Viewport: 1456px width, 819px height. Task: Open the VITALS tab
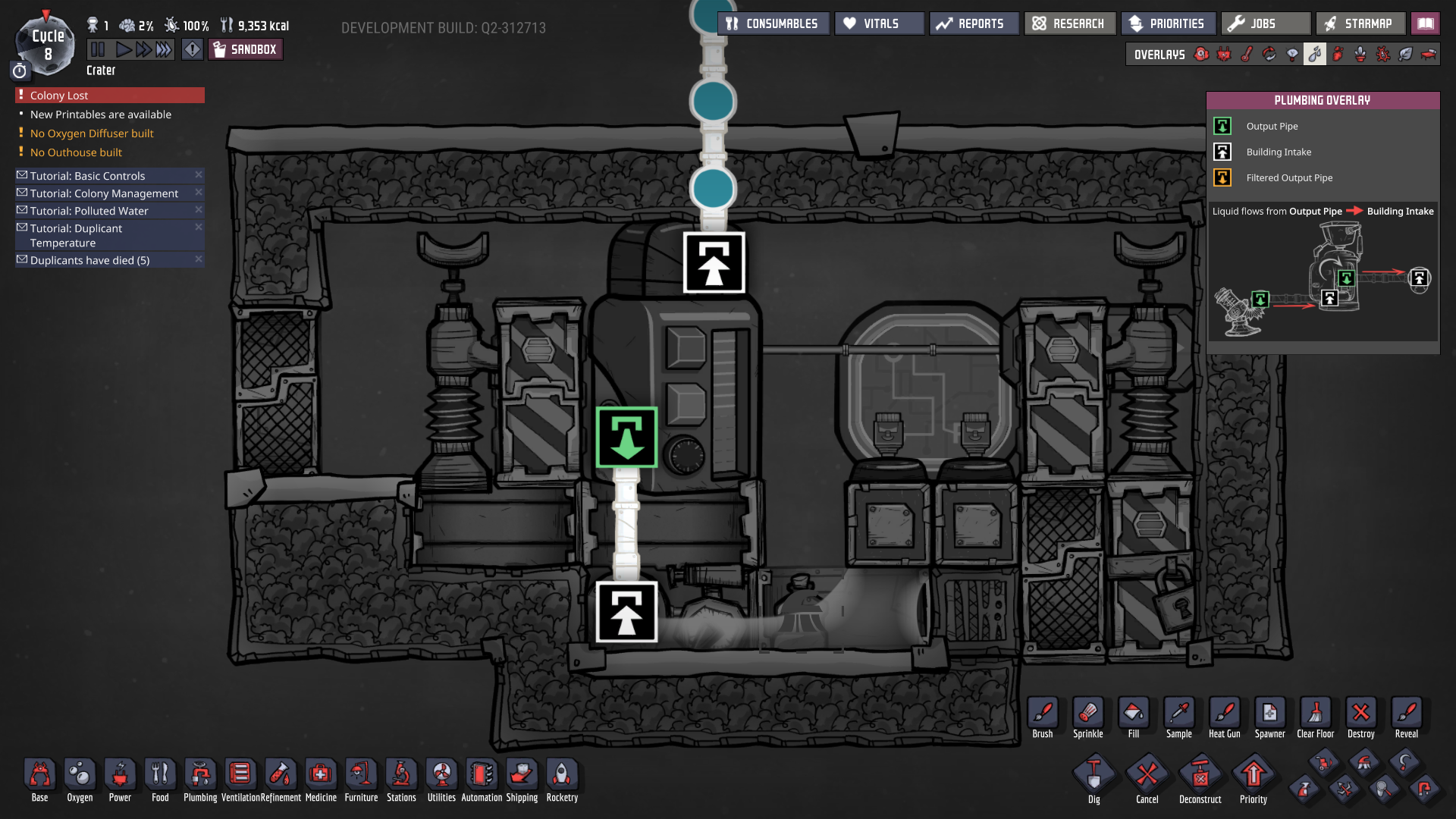pyautogui.click(x=878, y=23)
